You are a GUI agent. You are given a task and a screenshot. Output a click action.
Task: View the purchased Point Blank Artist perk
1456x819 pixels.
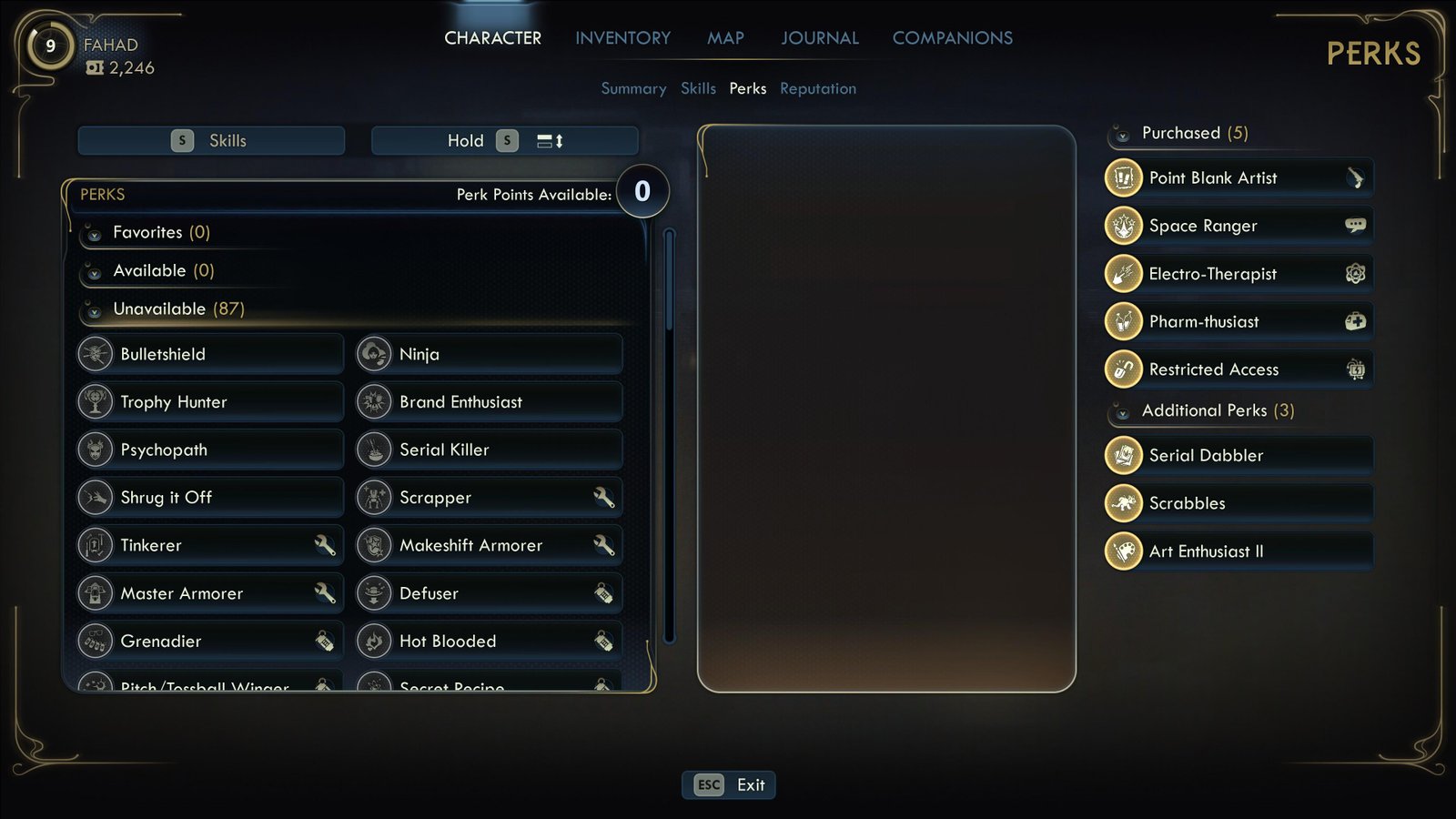[1238, 178]
